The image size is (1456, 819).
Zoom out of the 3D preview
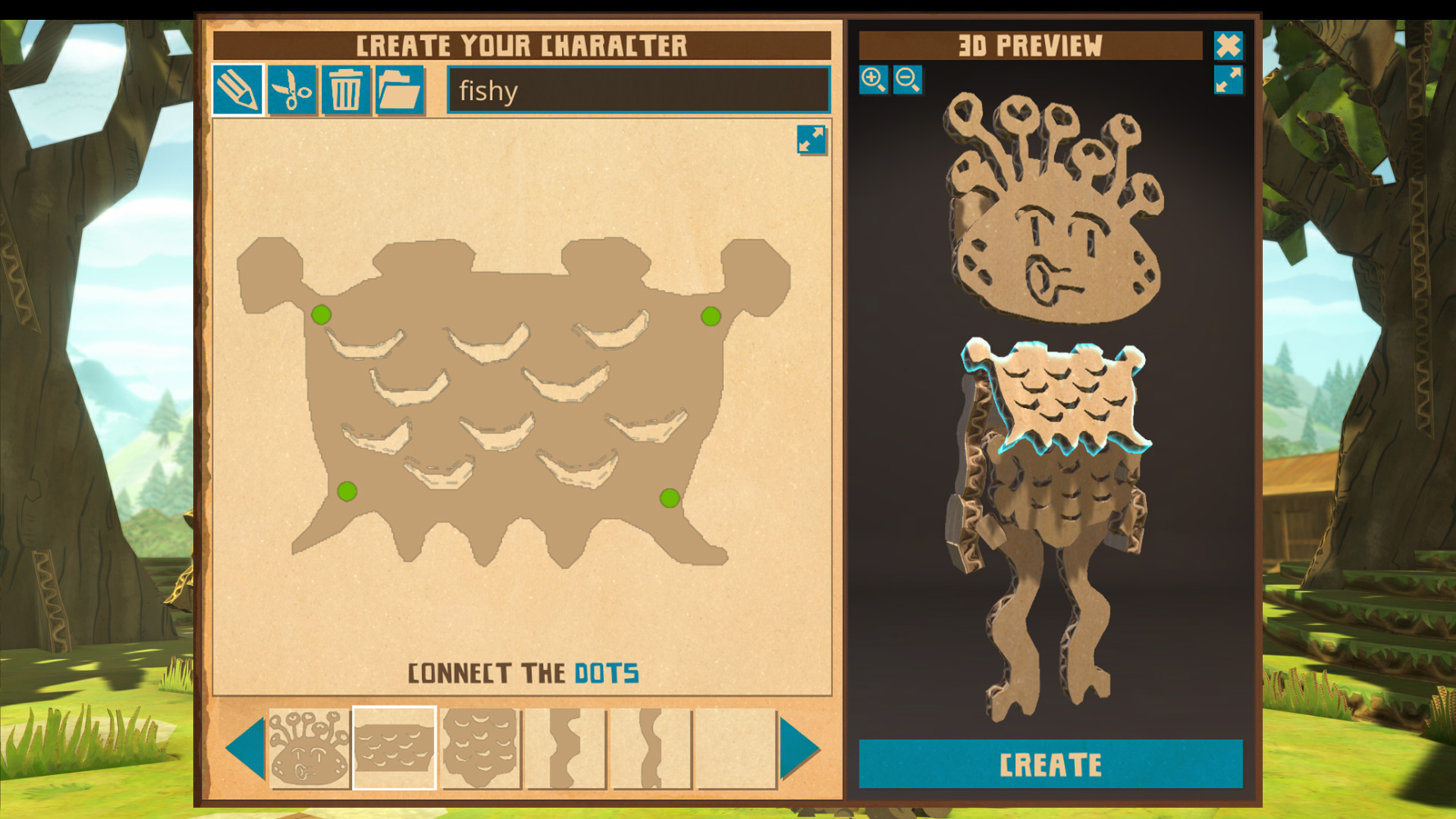(x=908, y=80)
